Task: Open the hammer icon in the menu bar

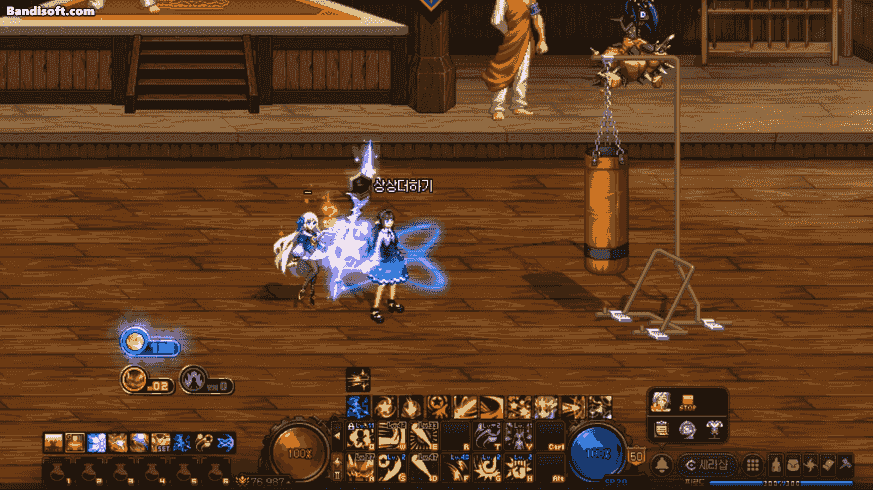Action: [844, 465]
